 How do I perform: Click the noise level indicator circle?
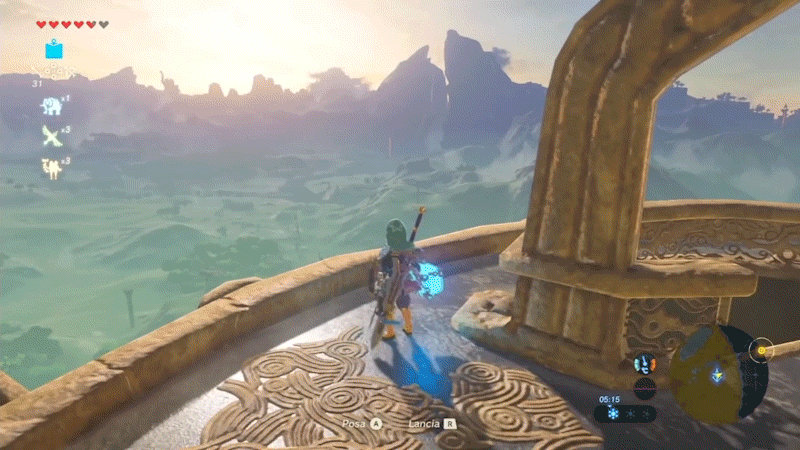click(x=645, y=387)
